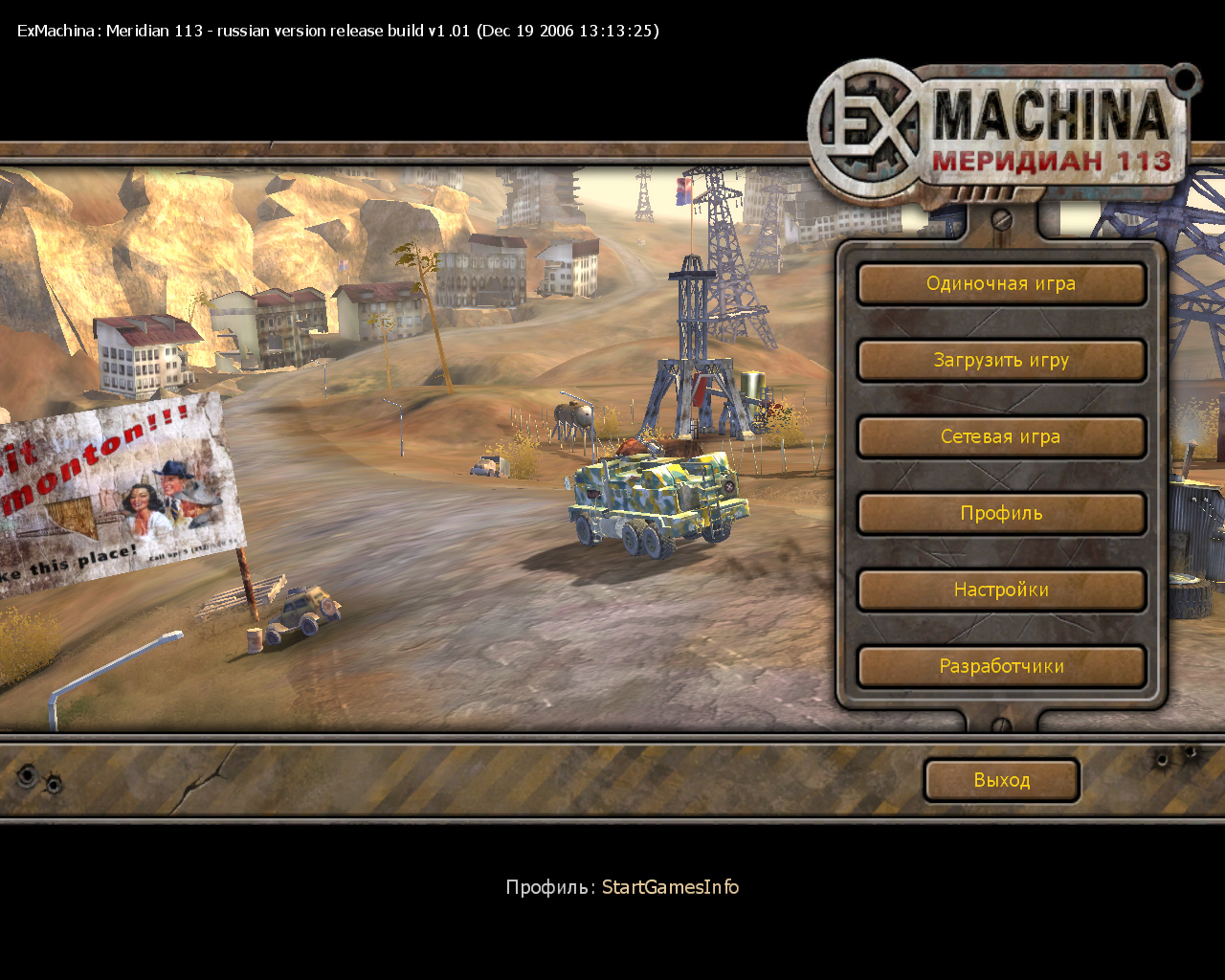Start the Одиночная игра single-player mode
The height and width of the screenshot is (980, 1225).
[1001, 284]
